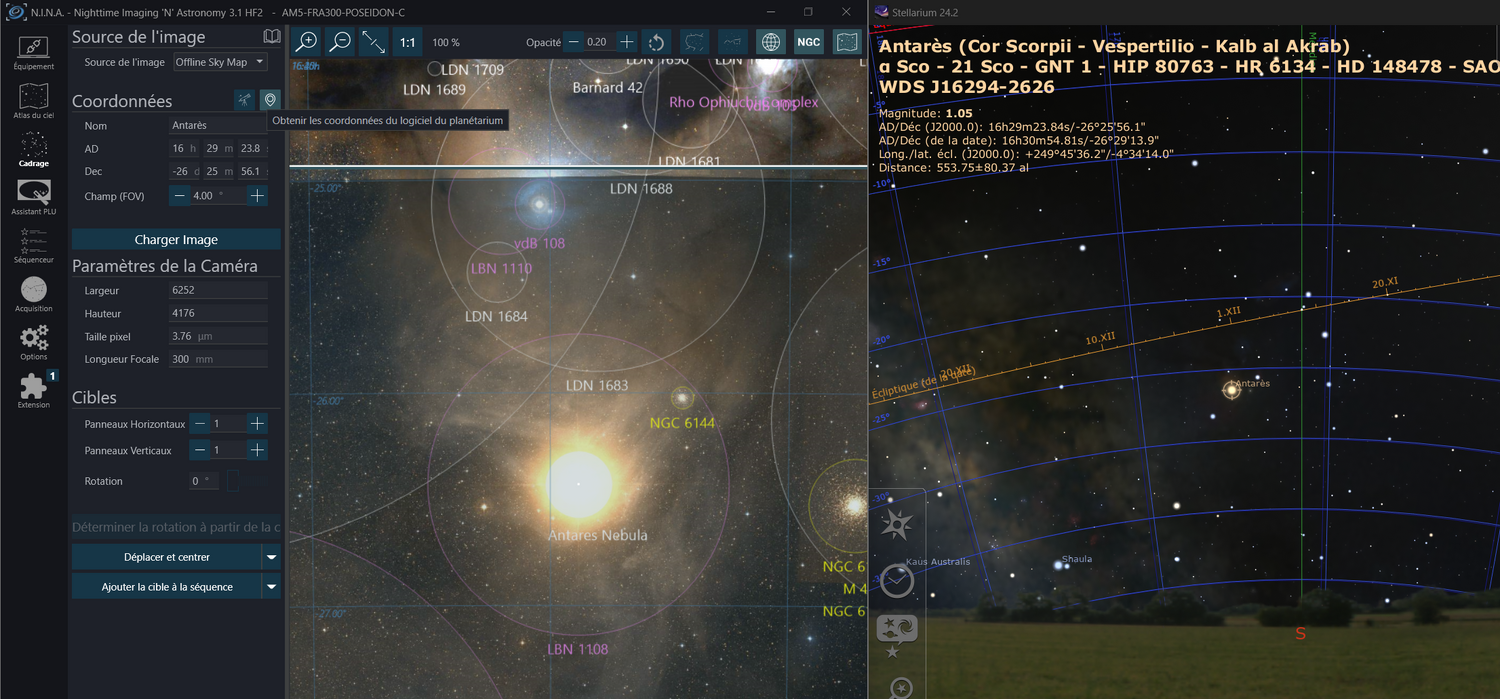Viewport: 1500px width, 699px height.
Task: Open the Source de l'image dropdown
Action: coord(219,62)
